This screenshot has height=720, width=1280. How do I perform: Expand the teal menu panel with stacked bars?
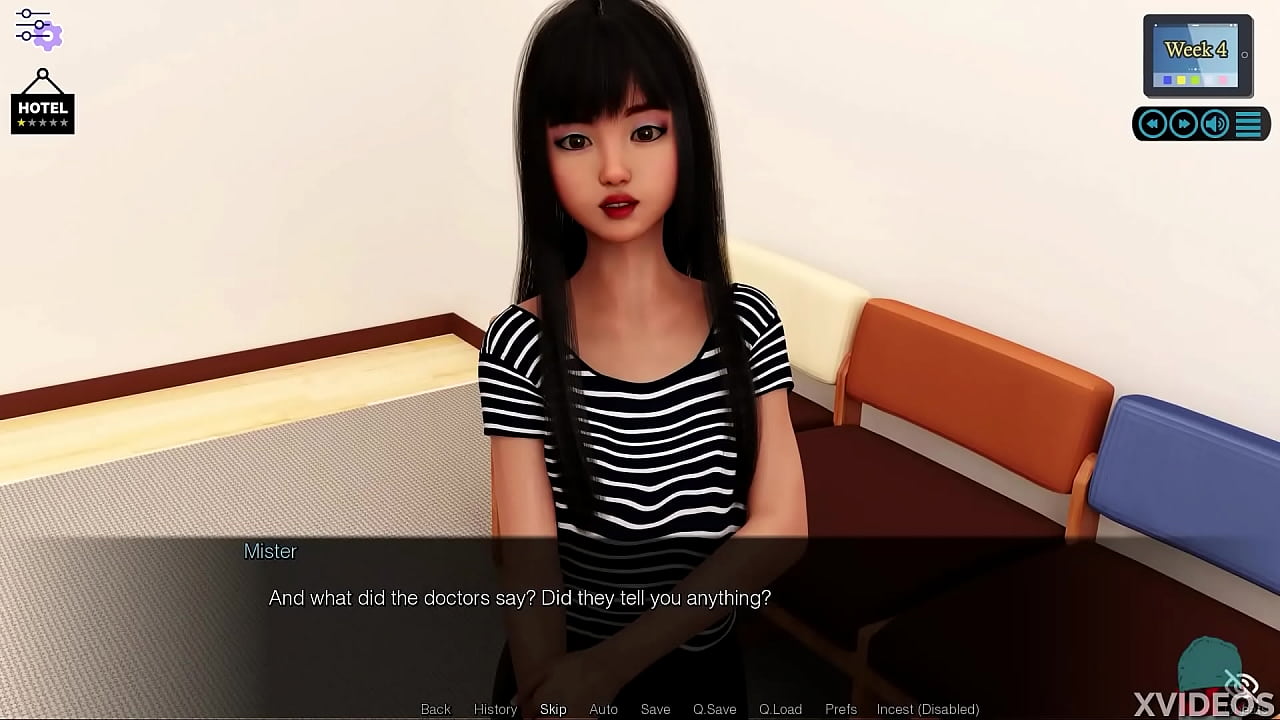(x=1248, y=123)
